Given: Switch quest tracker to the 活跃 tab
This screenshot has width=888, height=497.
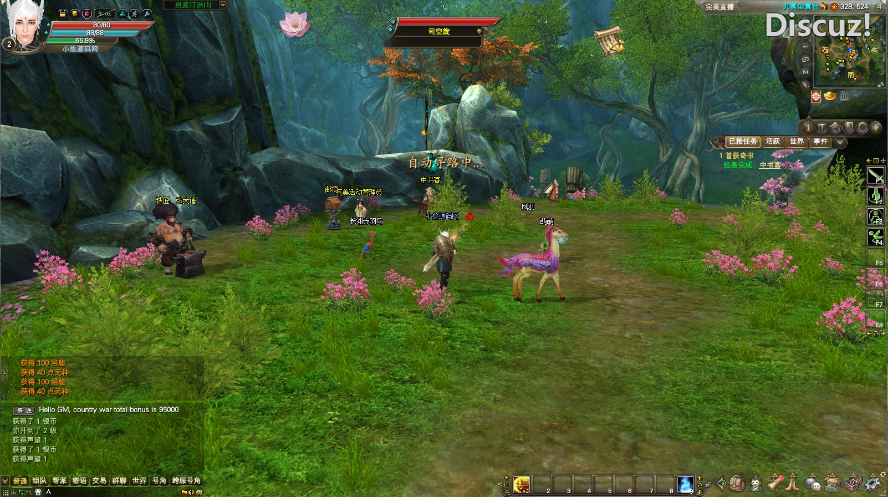Looking at the screenshot, I should point(772,142).
